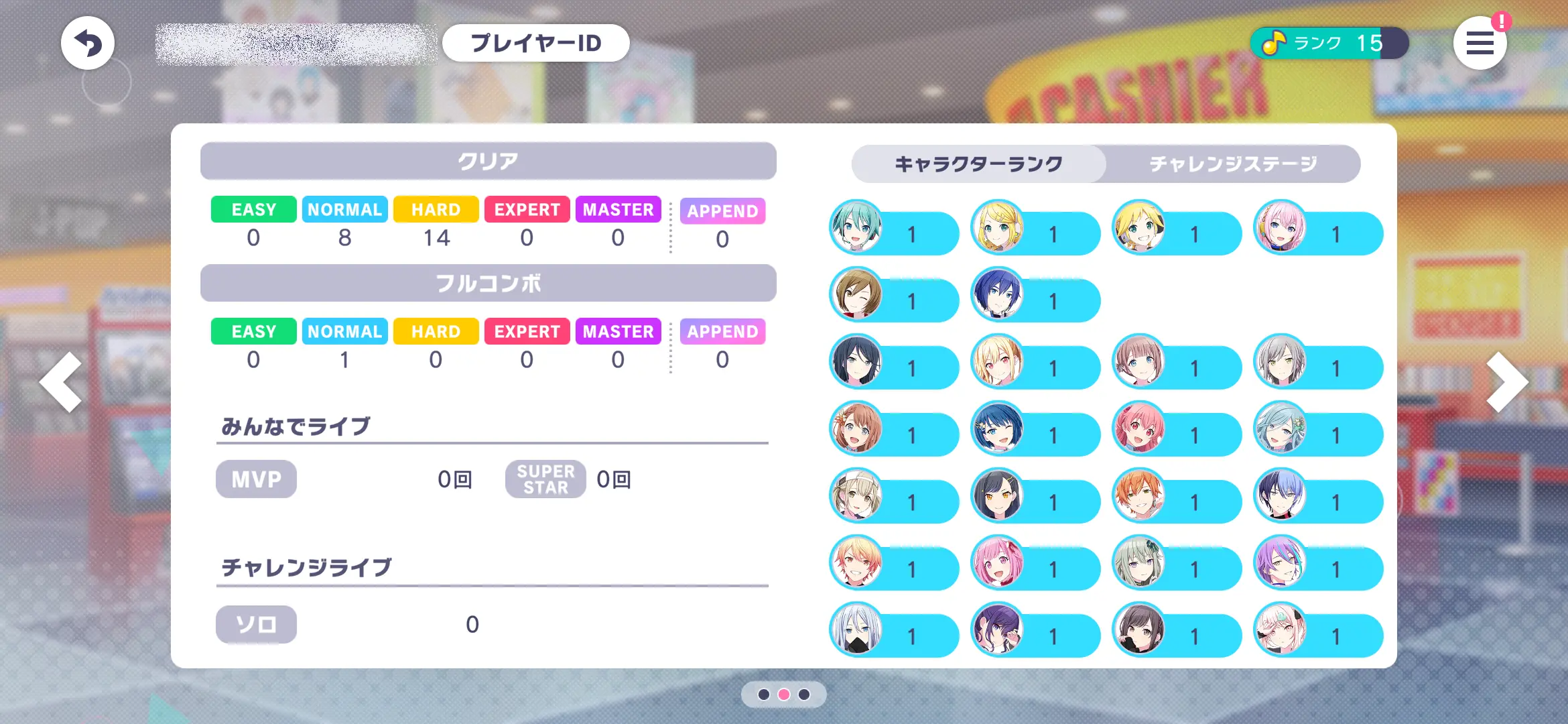
Task: Click the left arrow to view previous page
Action: [62, 381]
